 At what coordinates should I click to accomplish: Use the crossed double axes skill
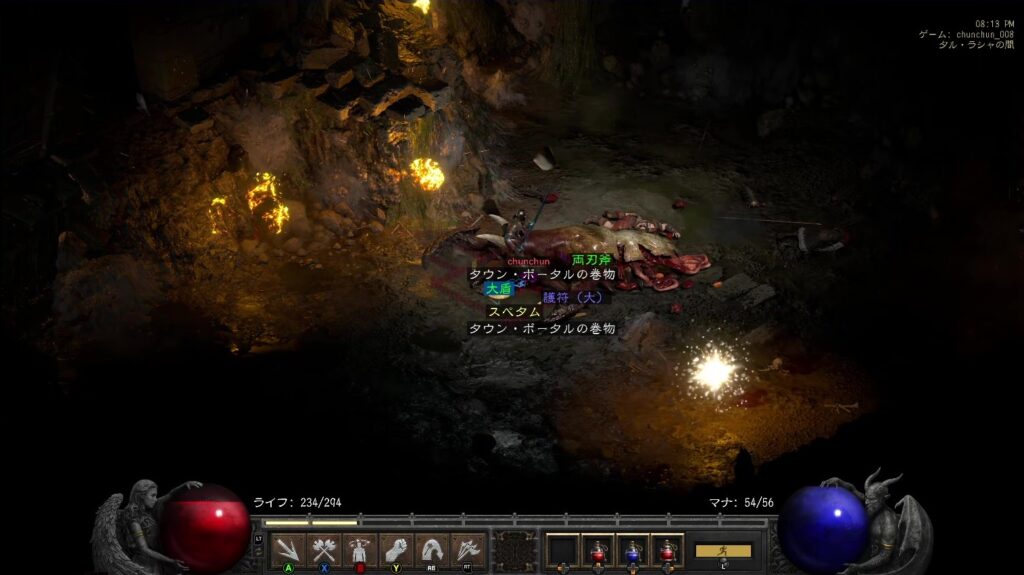pos(324,549)
